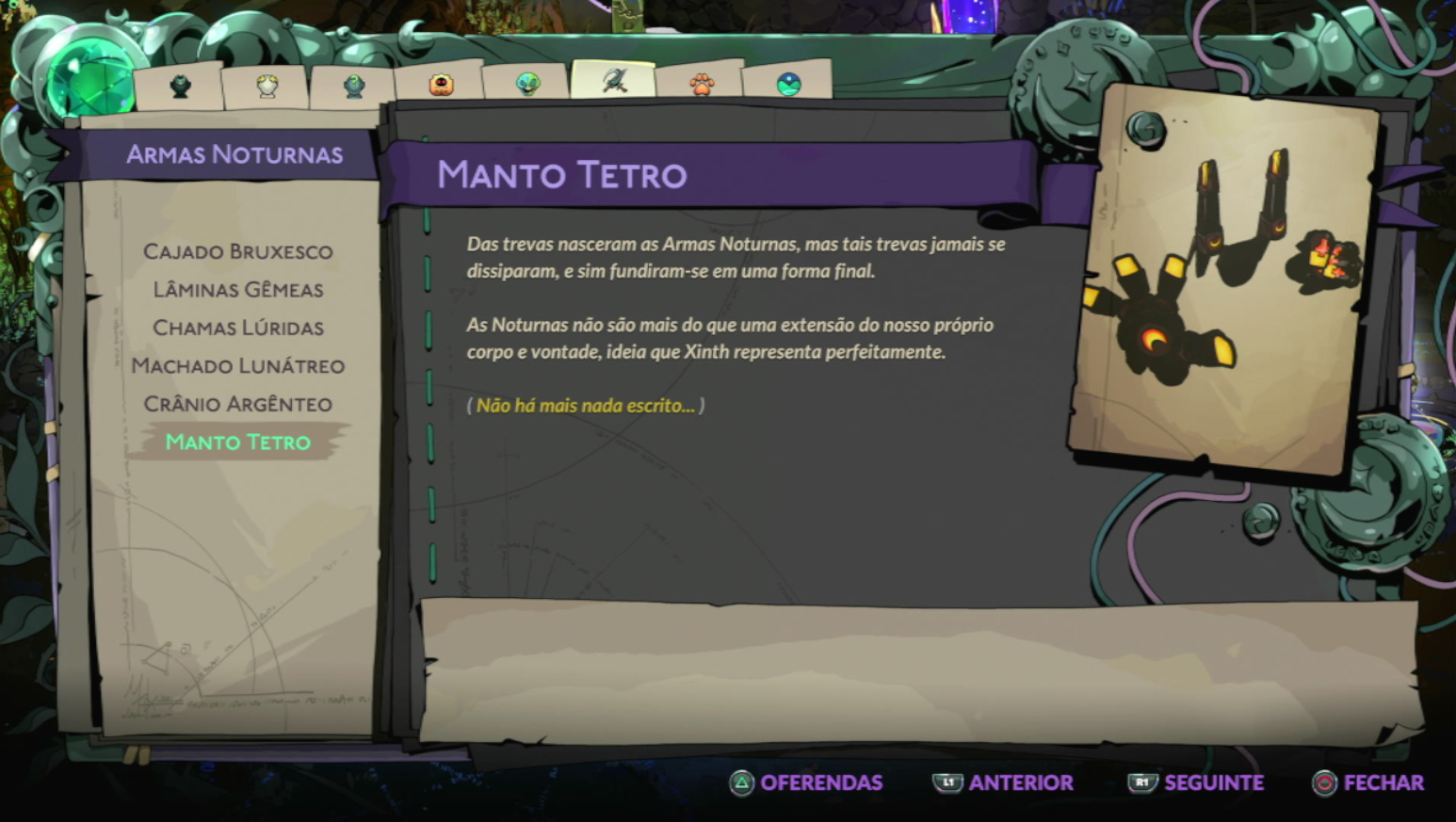This screenshot has height=822, width=1456.
Task: Open the white bust with gold laurels tab
Action: (x=267, y=87)
